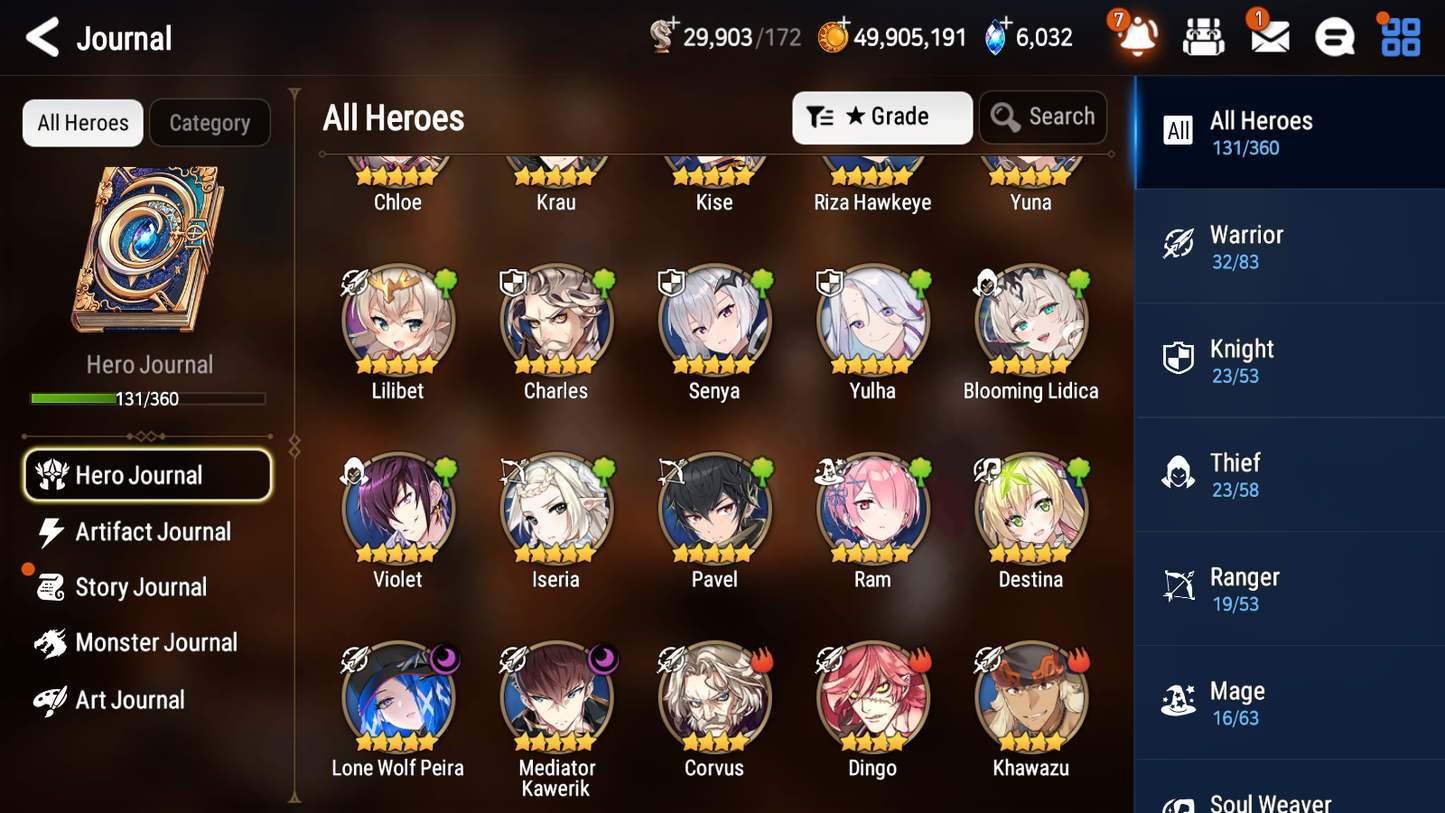
Task: Open the notification bell icon
Action: pyautogui.click(x=1136, y=36)
